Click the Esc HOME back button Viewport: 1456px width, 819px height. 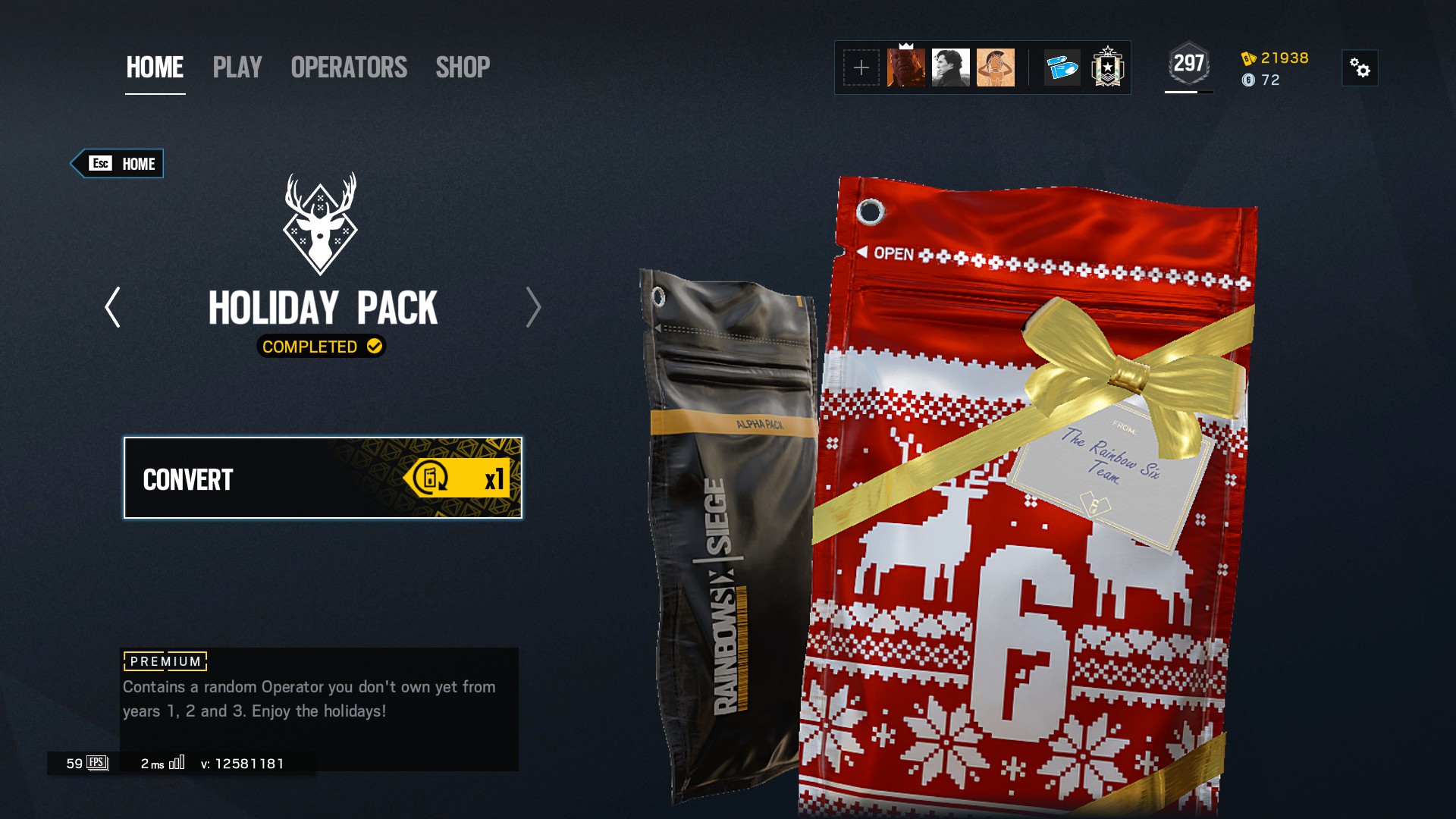pyautogui.click(x=118, y=163)
